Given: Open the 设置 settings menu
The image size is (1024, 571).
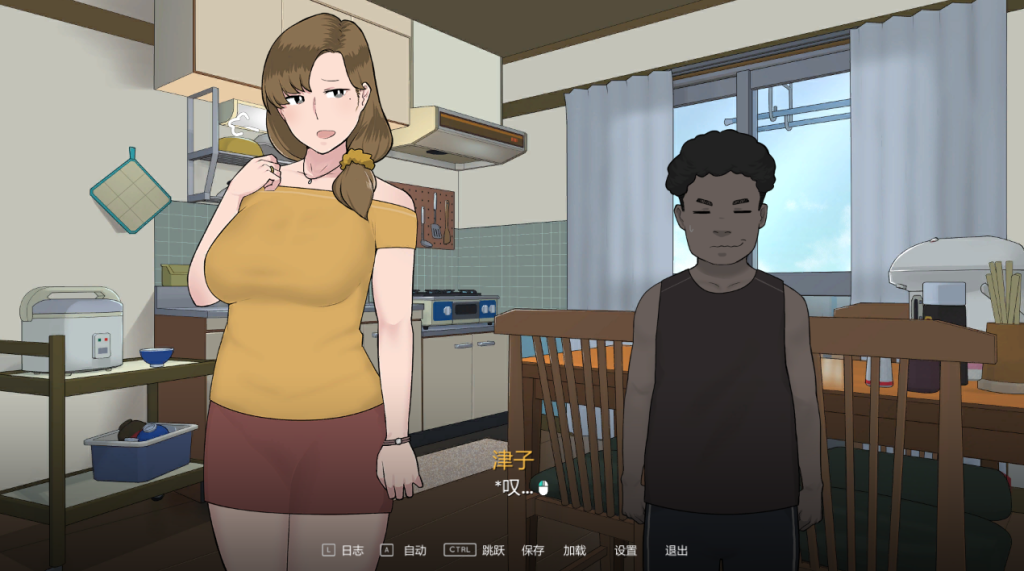Looking at the screenshot, I should 625,550.
